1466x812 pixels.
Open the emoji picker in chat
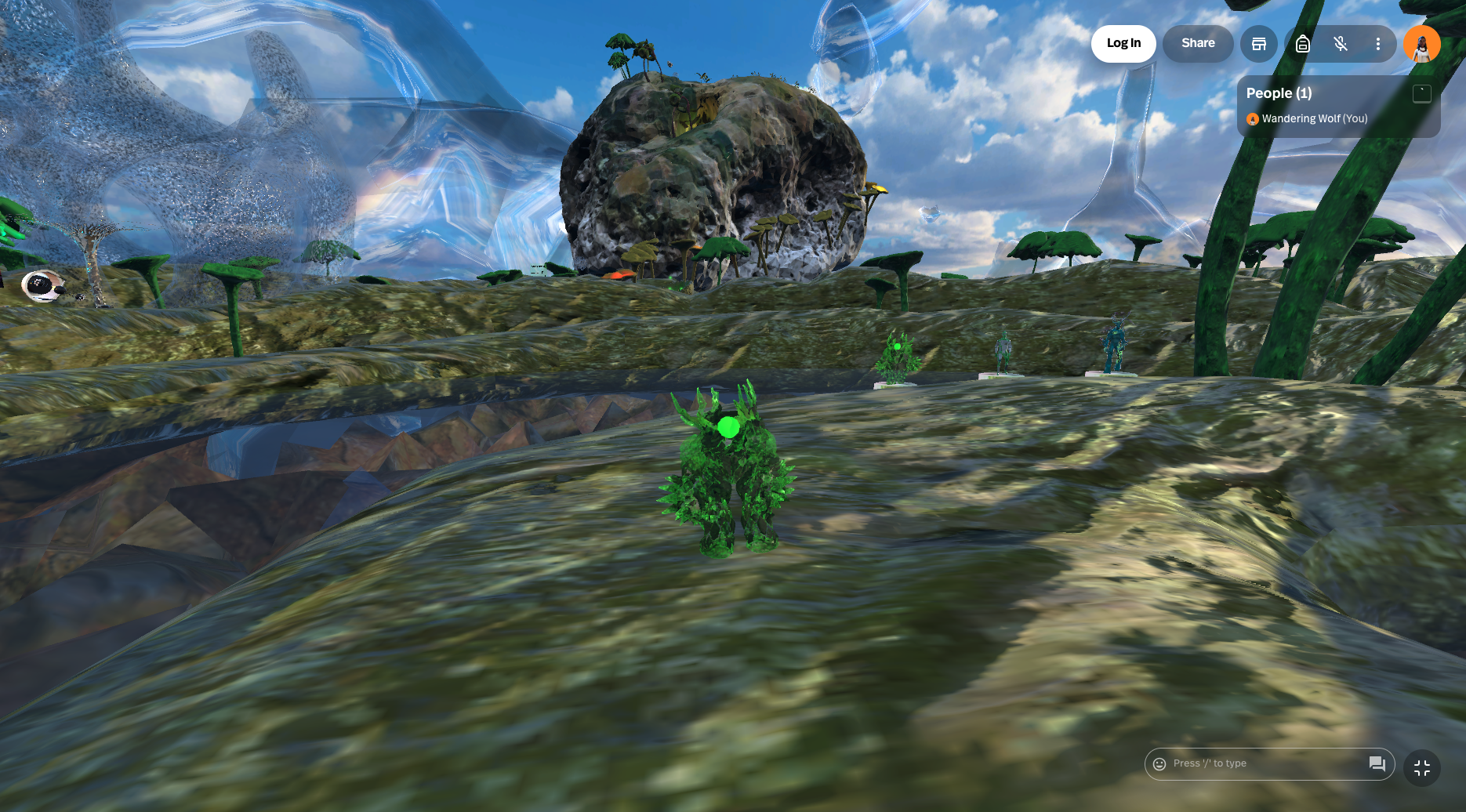(1159, 764)
